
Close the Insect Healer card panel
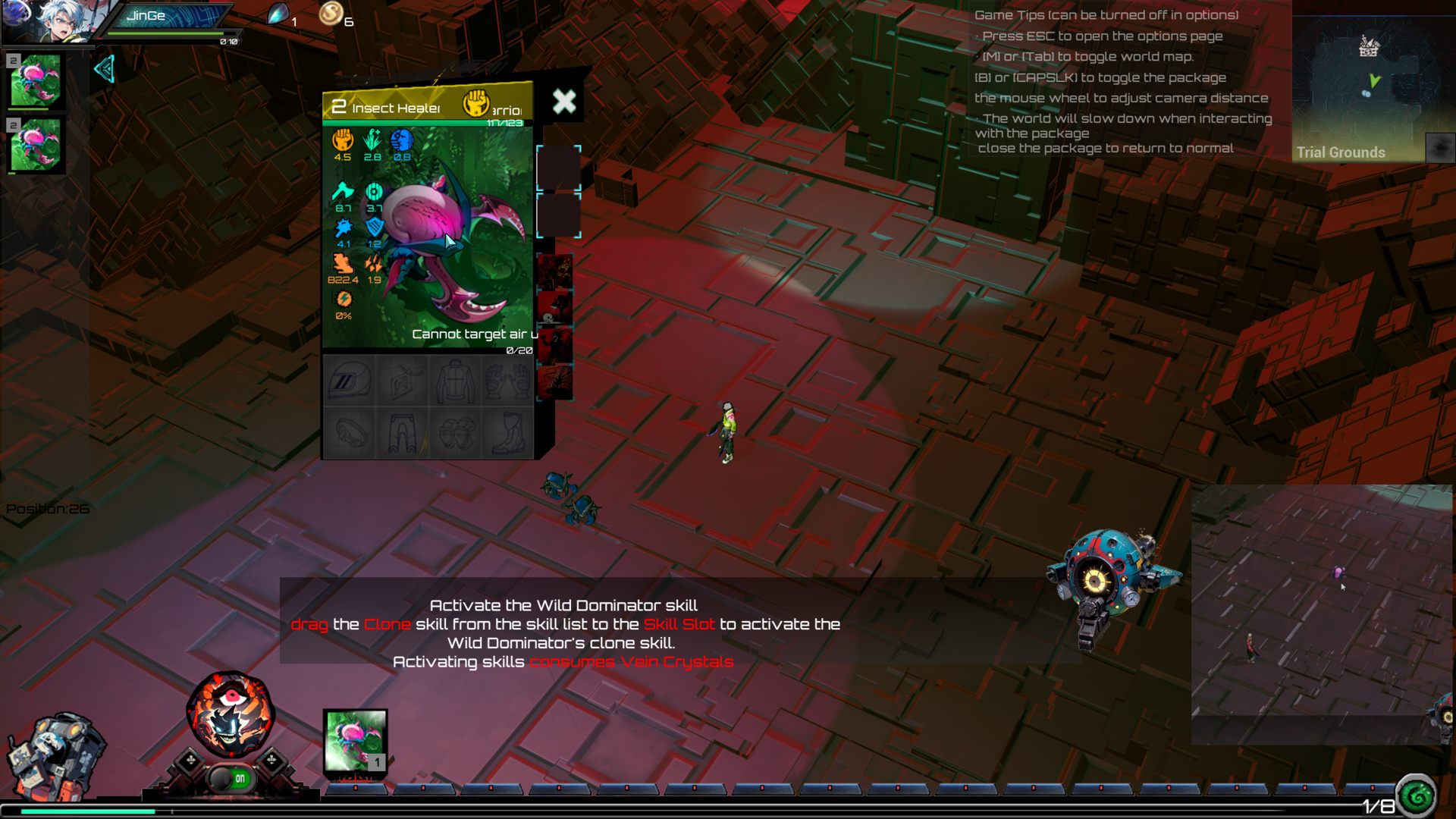pyautogui.click(x=564, y=102)
